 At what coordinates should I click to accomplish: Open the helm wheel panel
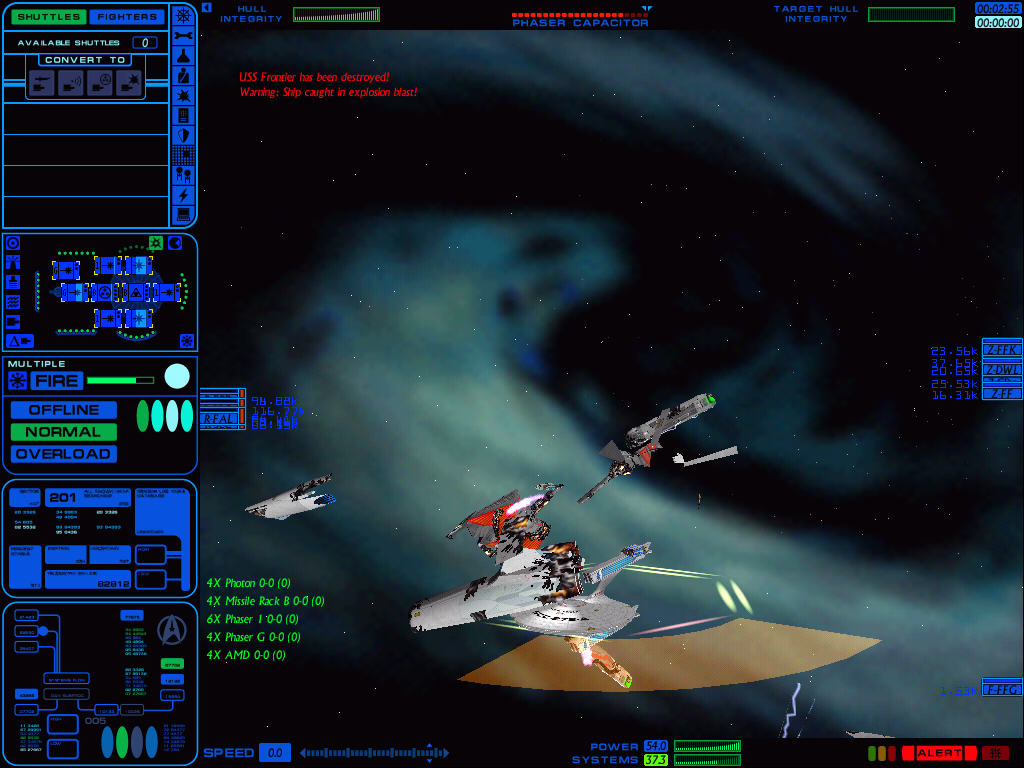(184, 15)
